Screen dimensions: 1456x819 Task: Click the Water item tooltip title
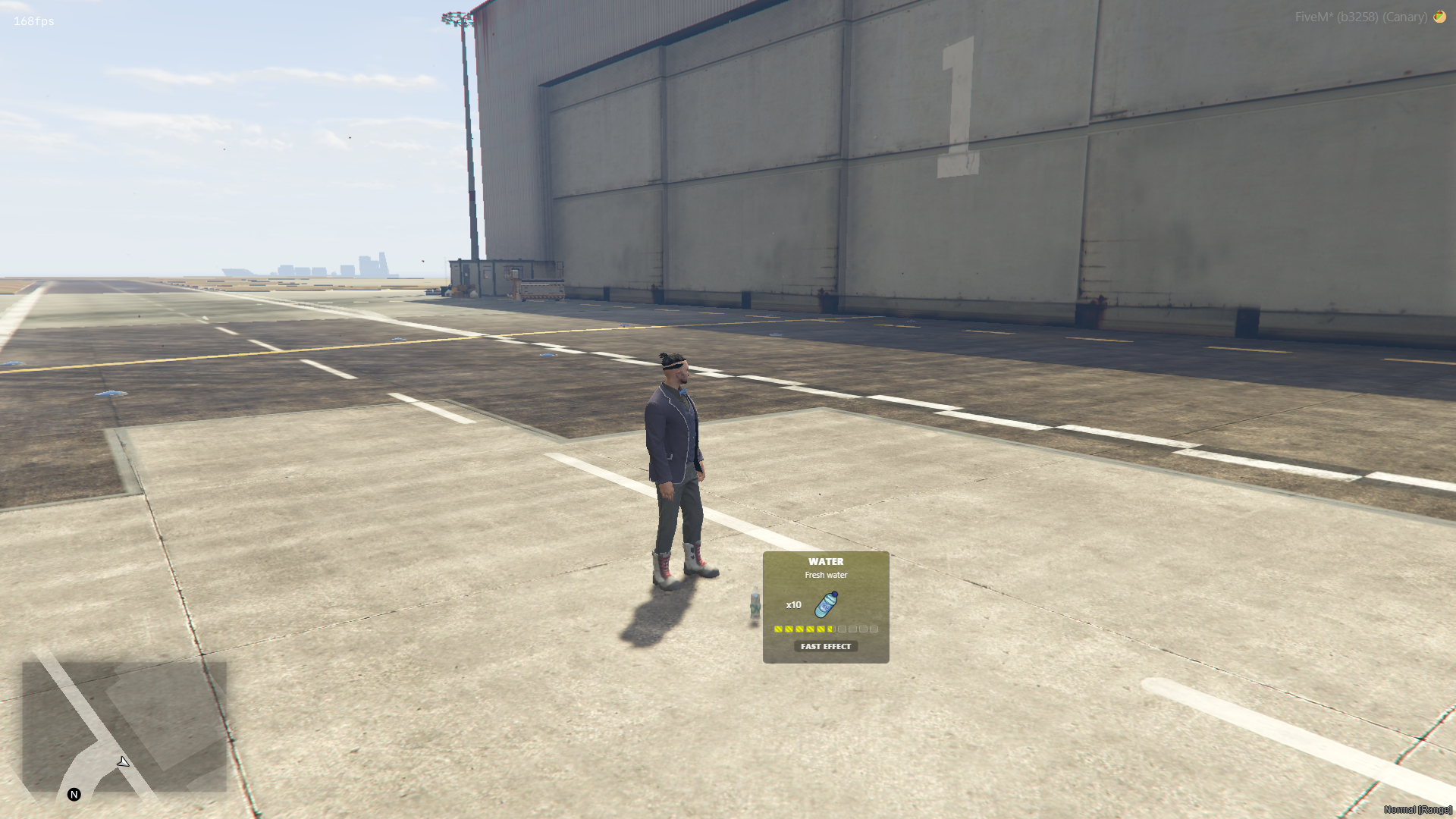pyautogui.click(x=826, y=562)
